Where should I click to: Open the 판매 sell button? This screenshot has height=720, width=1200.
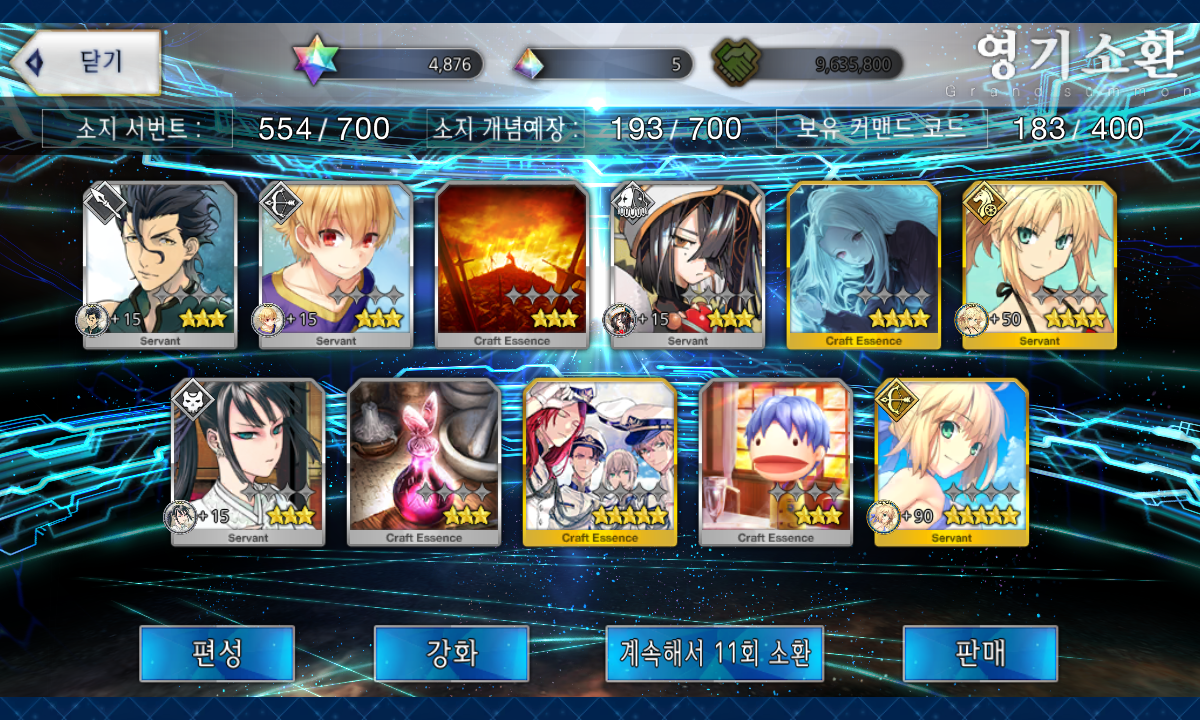coord(980,653)
